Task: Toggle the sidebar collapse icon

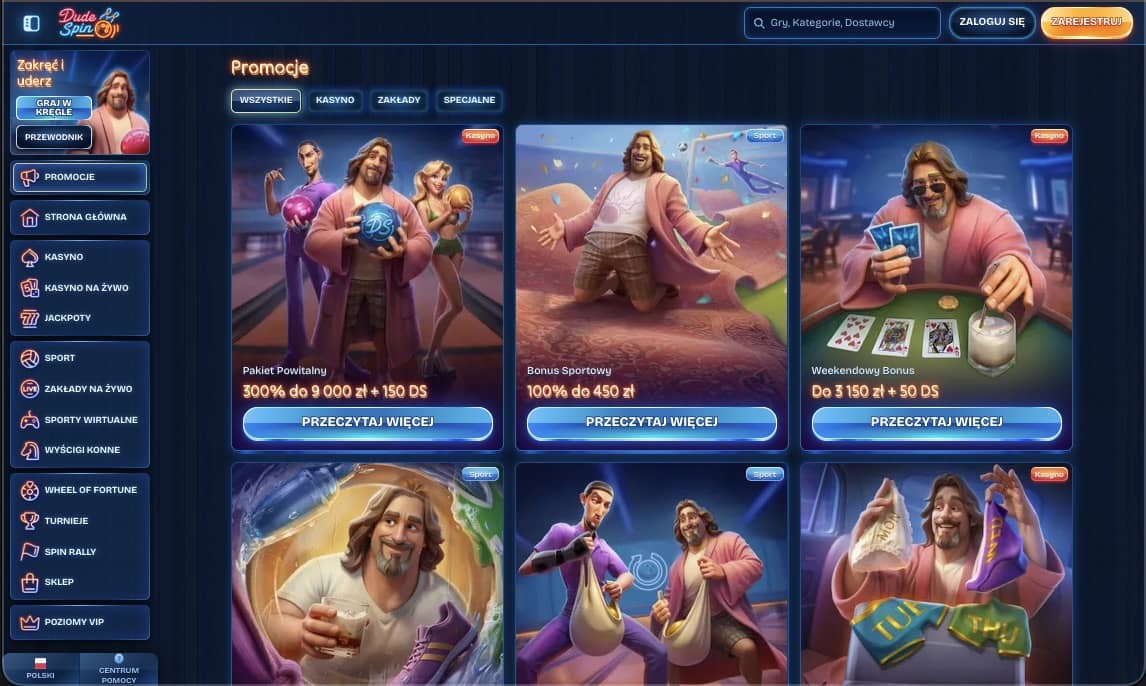Action: (x=31, y=23)
